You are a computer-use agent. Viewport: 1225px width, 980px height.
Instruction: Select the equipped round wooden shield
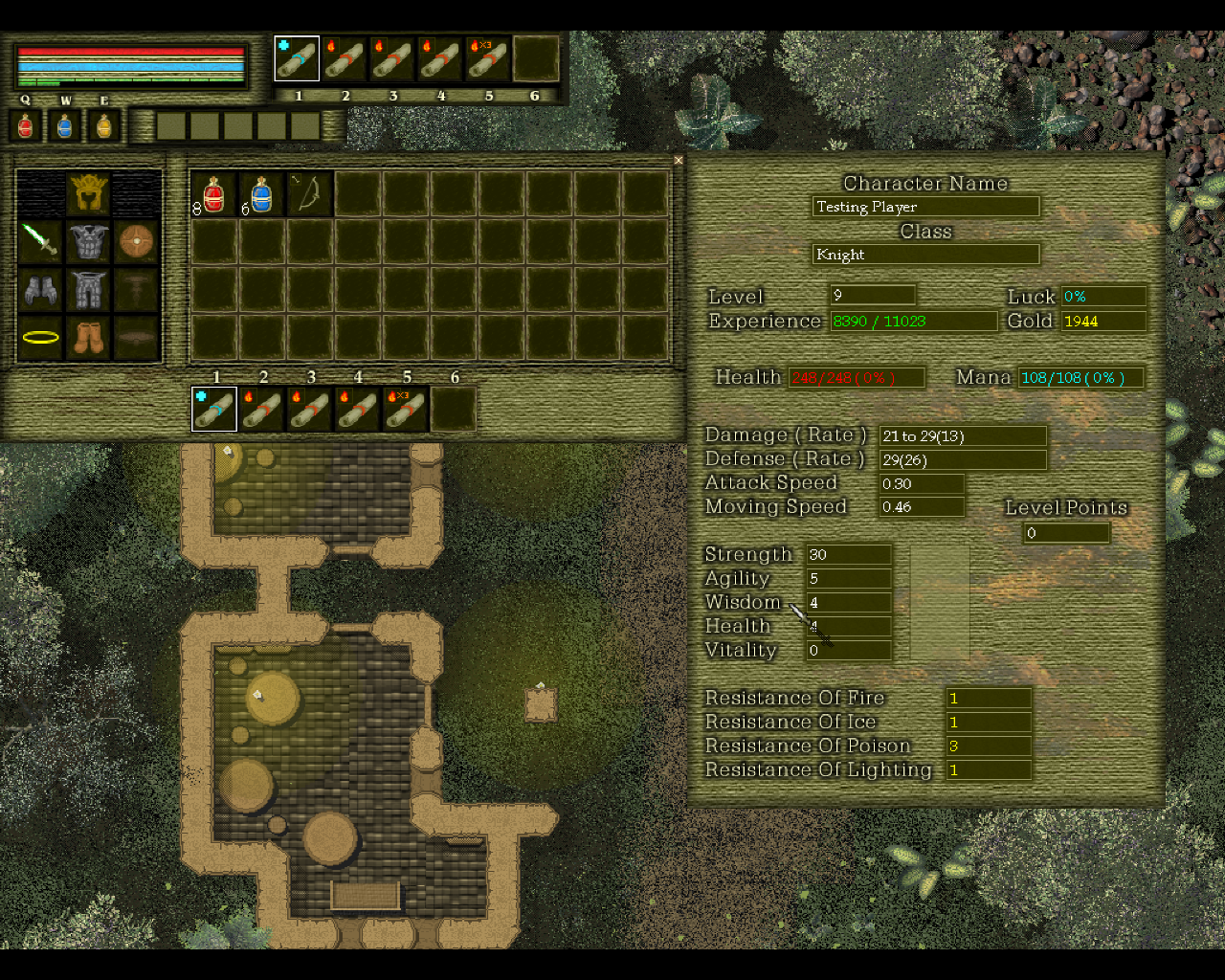click(137, 241)
